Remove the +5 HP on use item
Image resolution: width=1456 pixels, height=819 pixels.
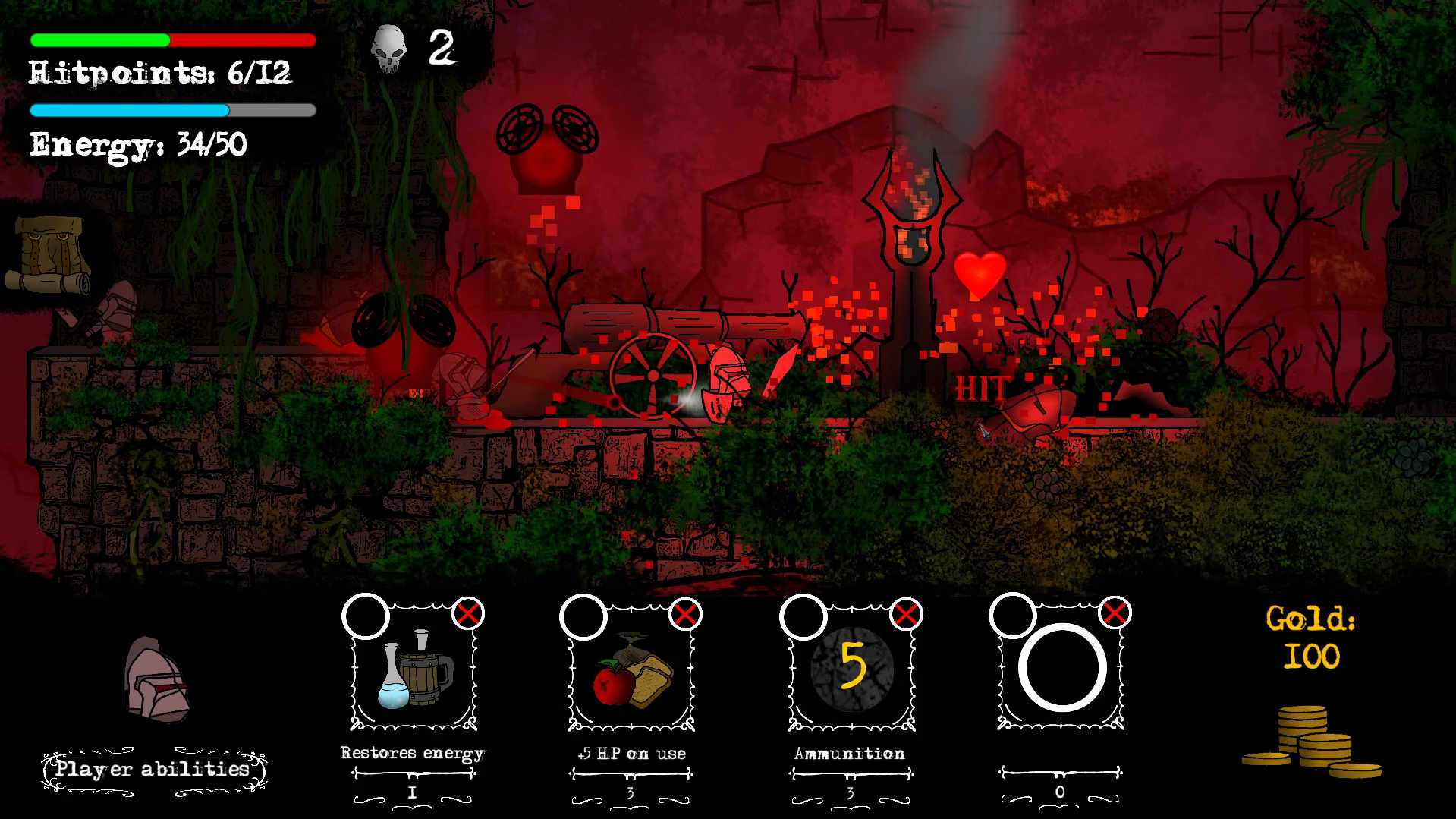685,613
